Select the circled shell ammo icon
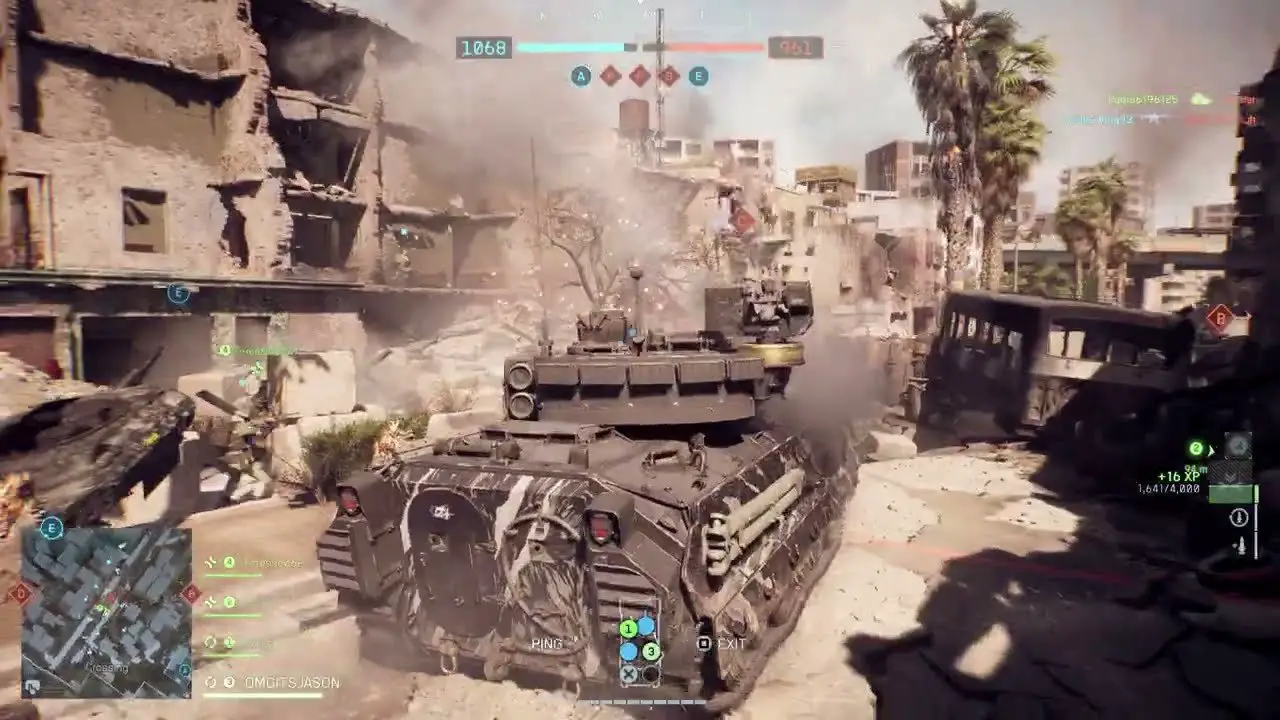 [x=1239, y=517]
